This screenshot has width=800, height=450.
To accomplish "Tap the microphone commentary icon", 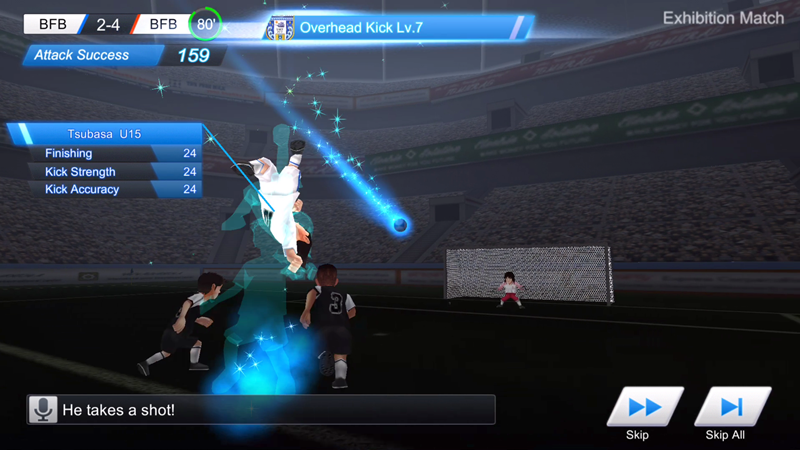I will pos(43,409).
